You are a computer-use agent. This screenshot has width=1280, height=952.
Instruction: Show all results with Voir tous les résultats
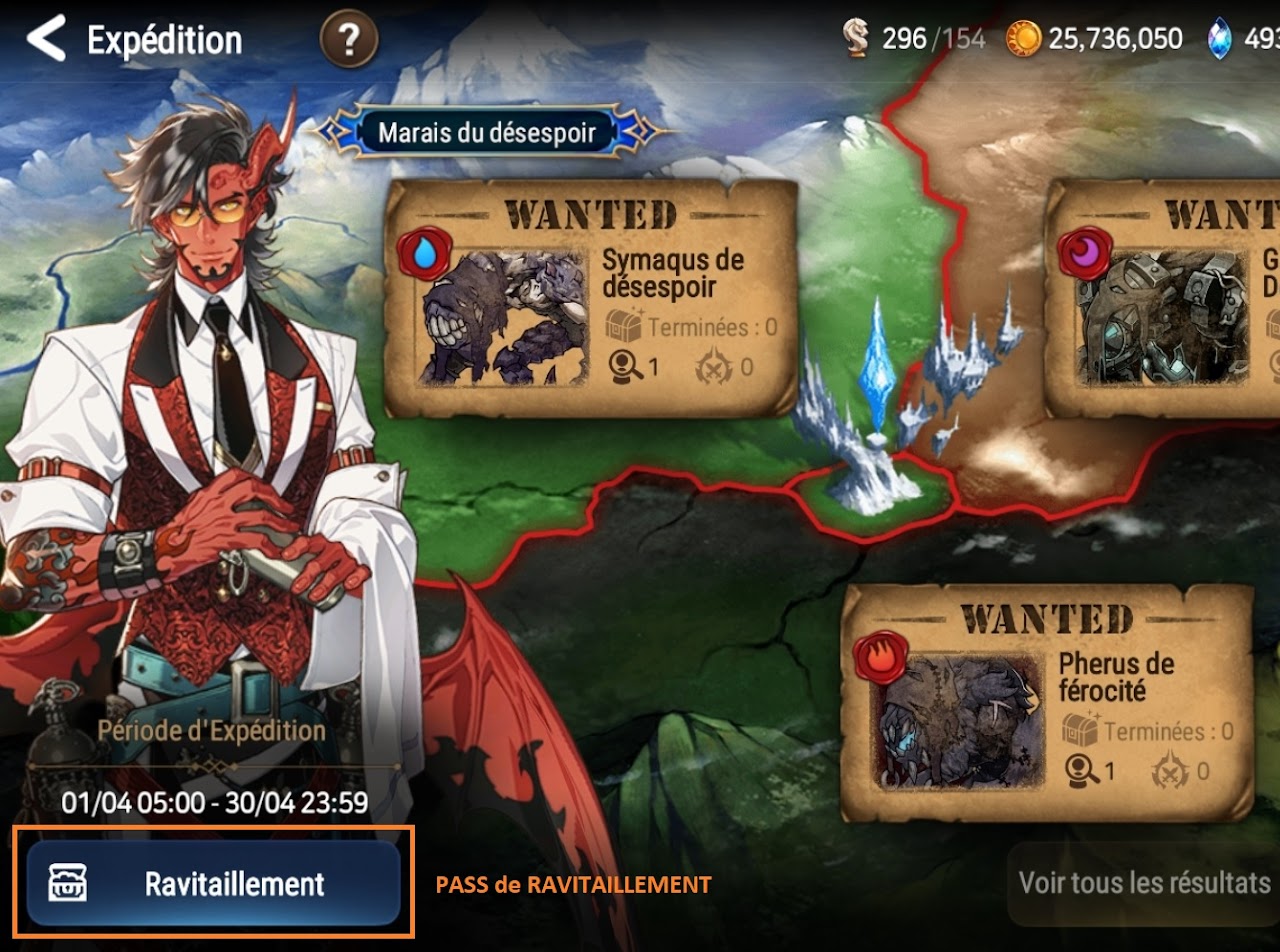(x=1144, y=884)
